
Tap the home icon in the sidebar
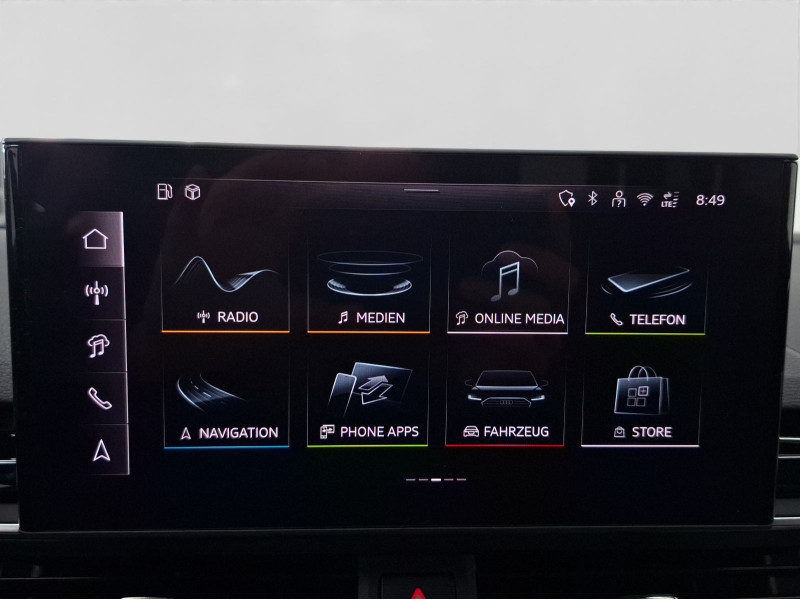(x=95, y=239)
